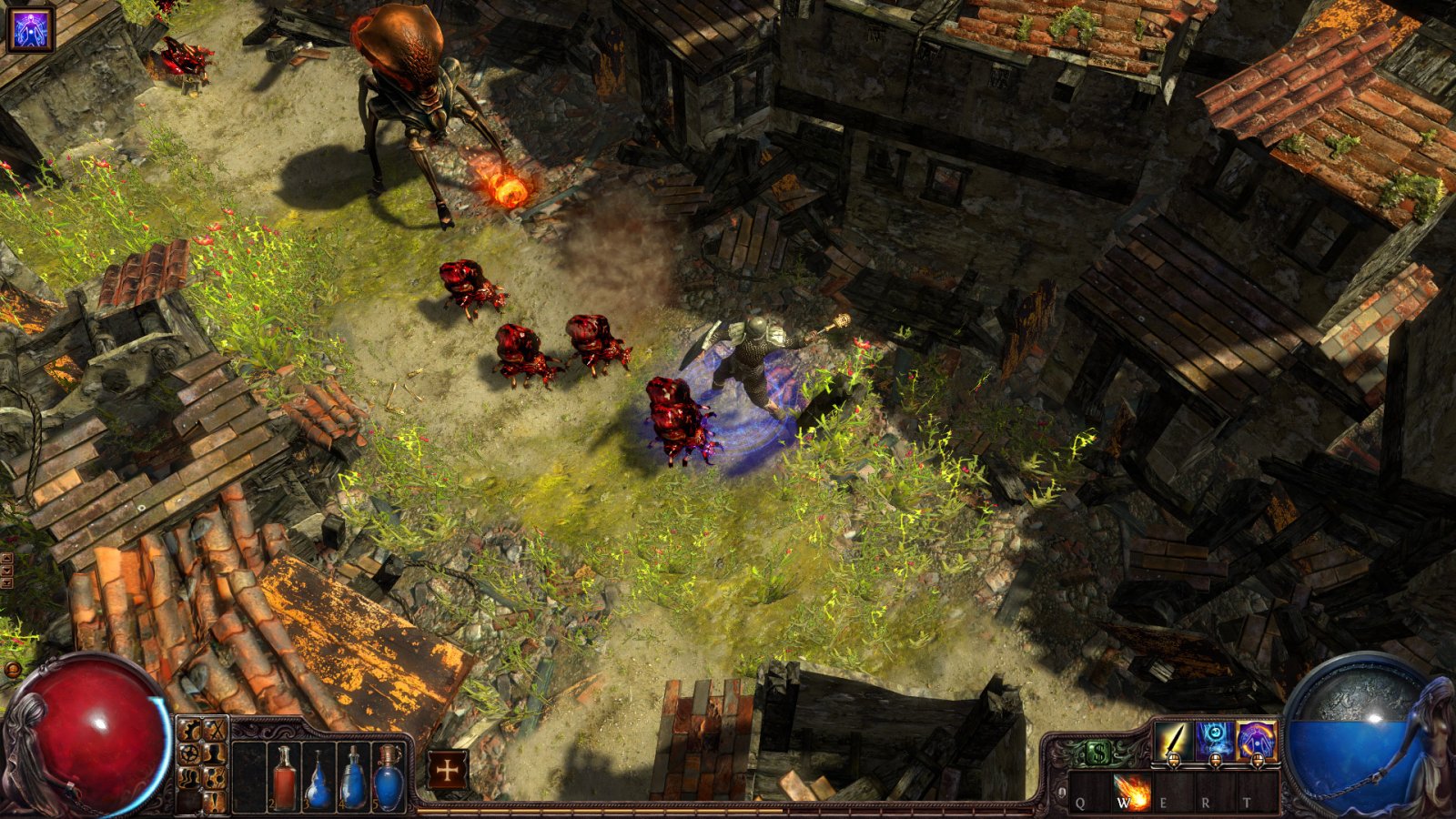1456x819 pixels.
Task: Open the Social panel with the two-heads icon
Action: click(x=188, y=776)
